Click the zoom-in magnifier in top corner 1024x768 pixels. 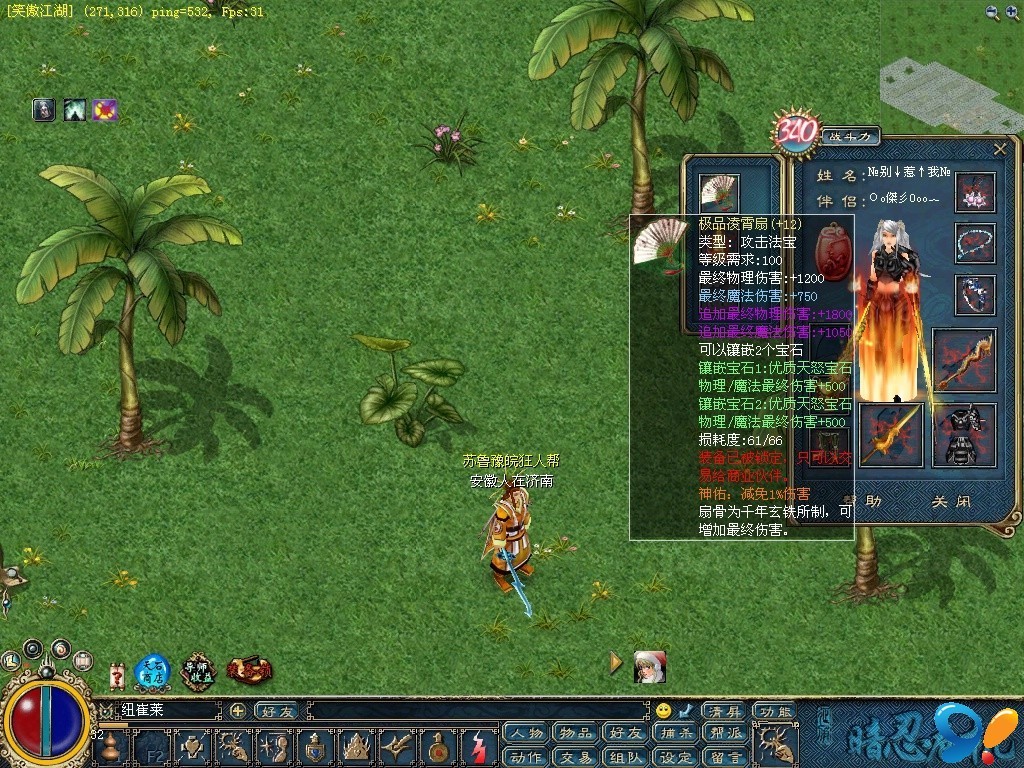coord(1012,12)
